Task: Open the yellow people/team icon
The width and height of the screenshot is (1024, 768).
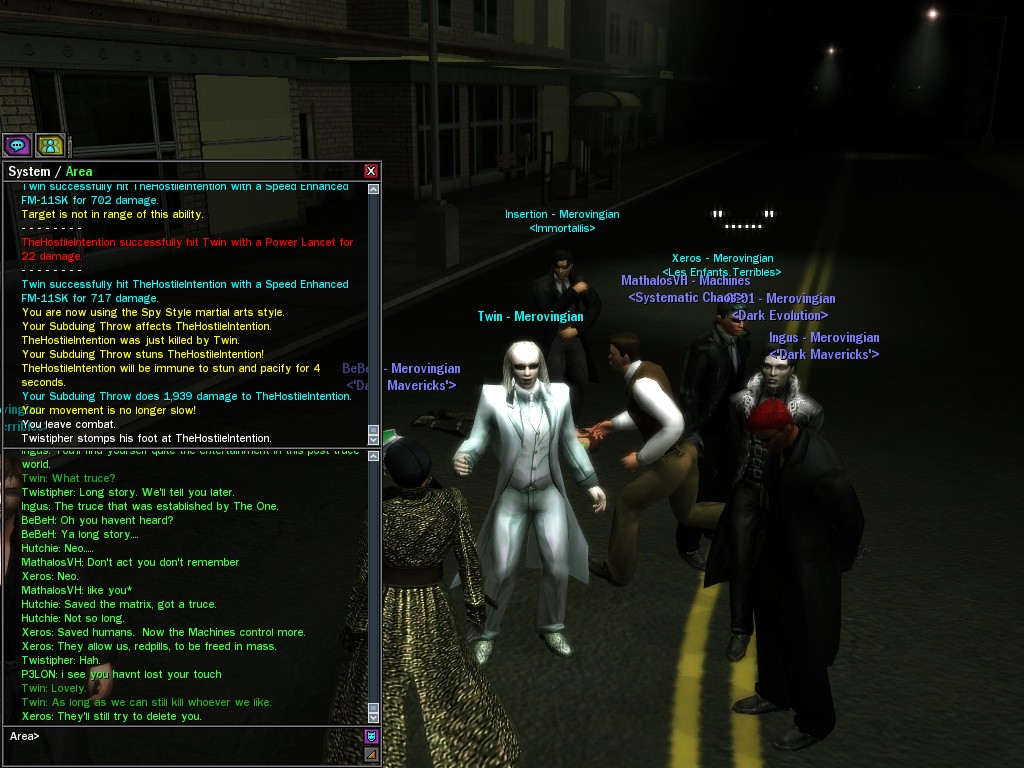Action: 50,145
